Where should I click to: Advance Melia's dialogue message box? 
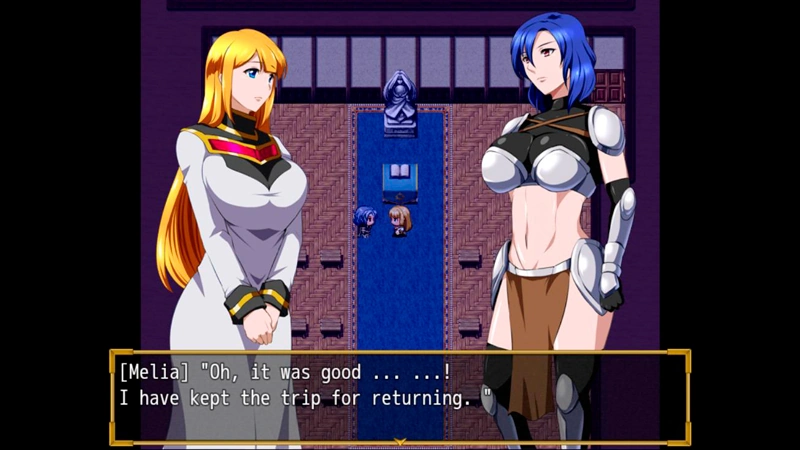tap(400, 395)
